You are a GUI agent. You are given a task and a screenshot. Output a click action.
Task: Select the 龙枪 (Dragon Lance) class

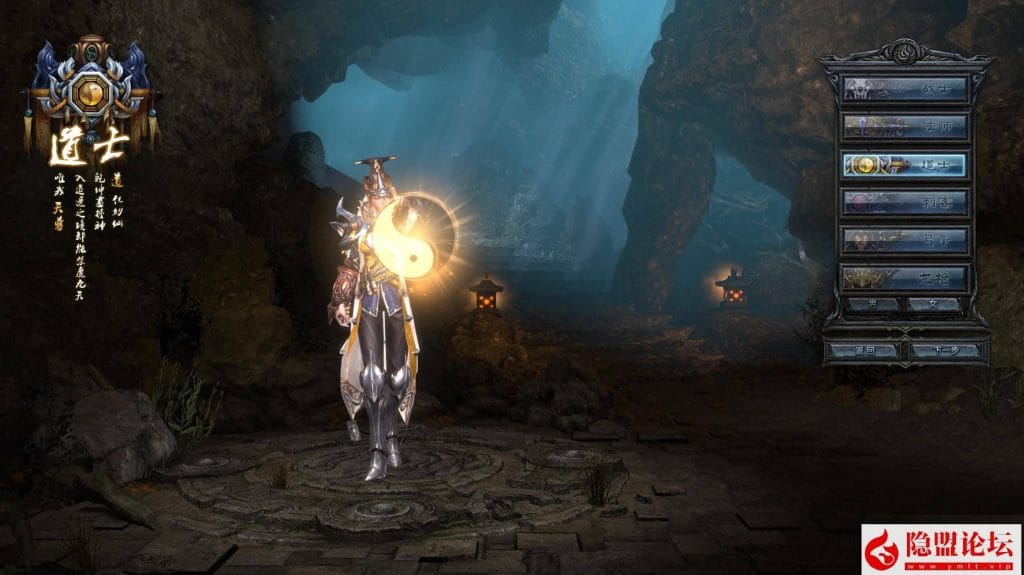tap(905, 277)
